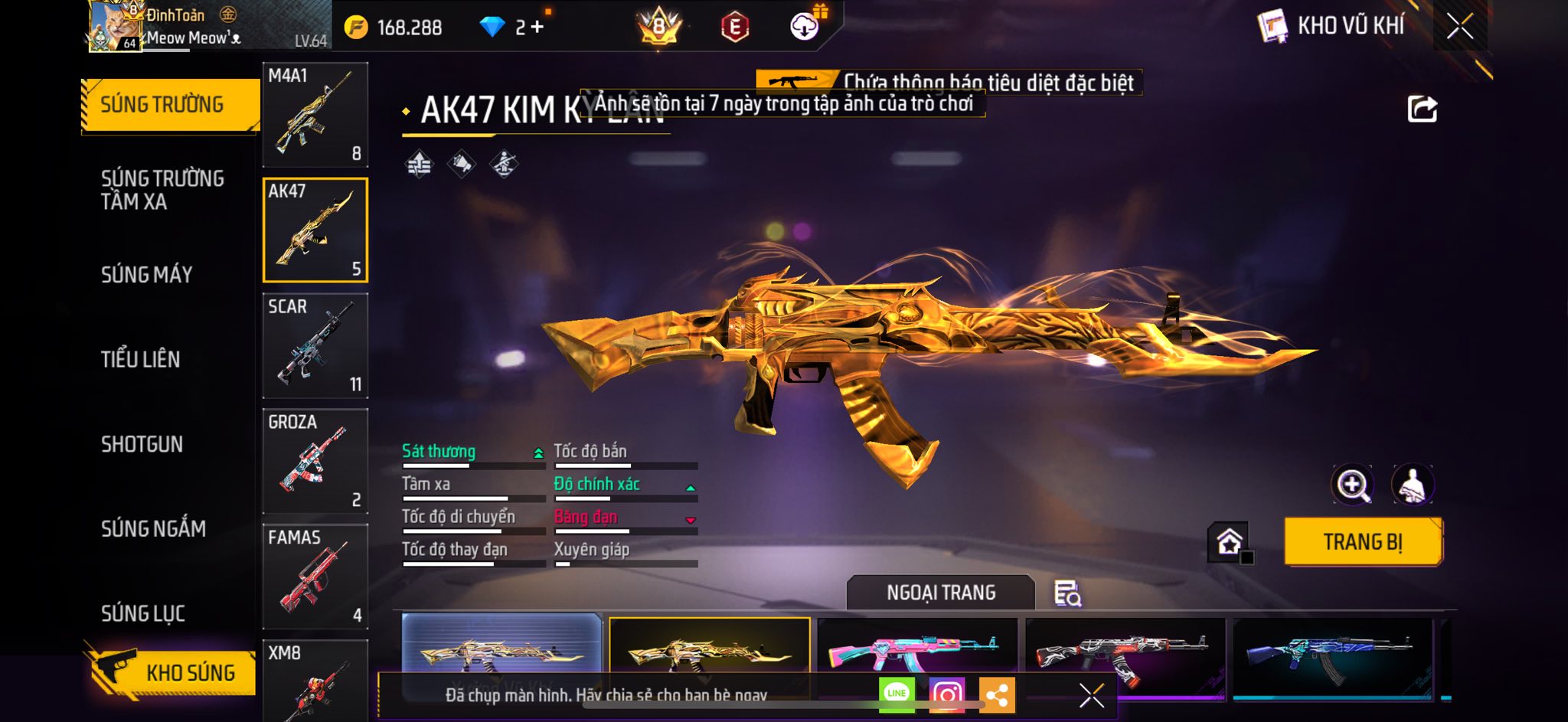Switch to the Súng Ngắm category
1568x722 pixels.
(x=153, y=528)
